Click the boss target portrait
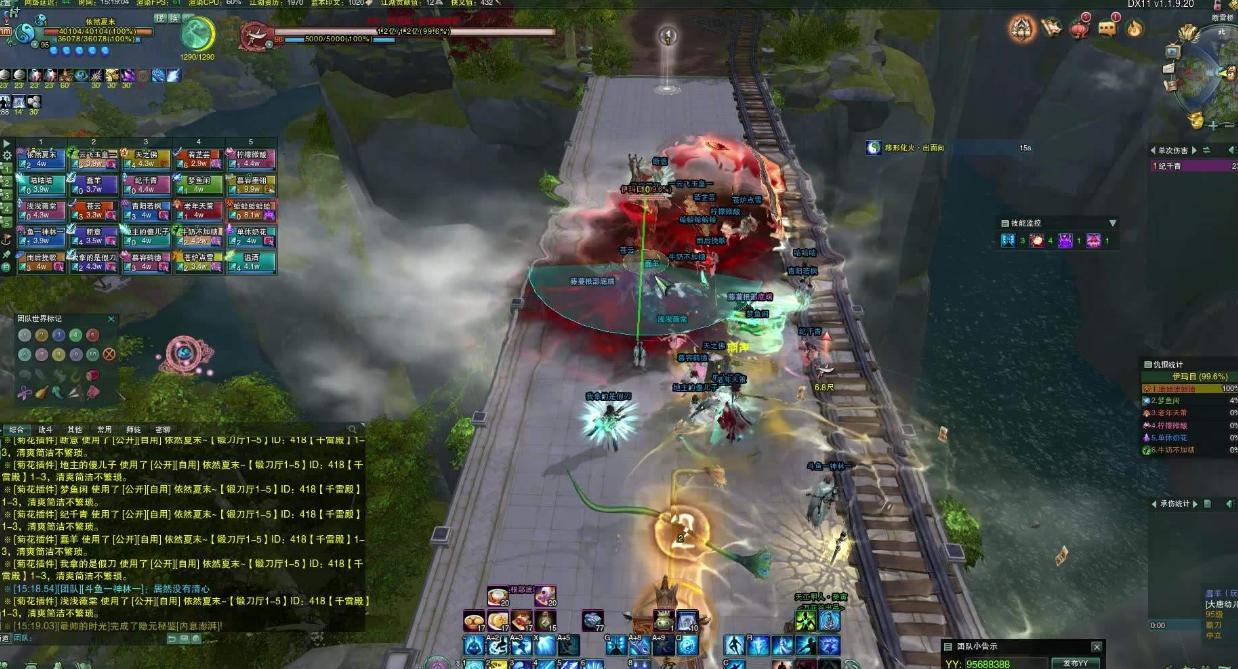 pyautogui.click(x=257, y=37)
